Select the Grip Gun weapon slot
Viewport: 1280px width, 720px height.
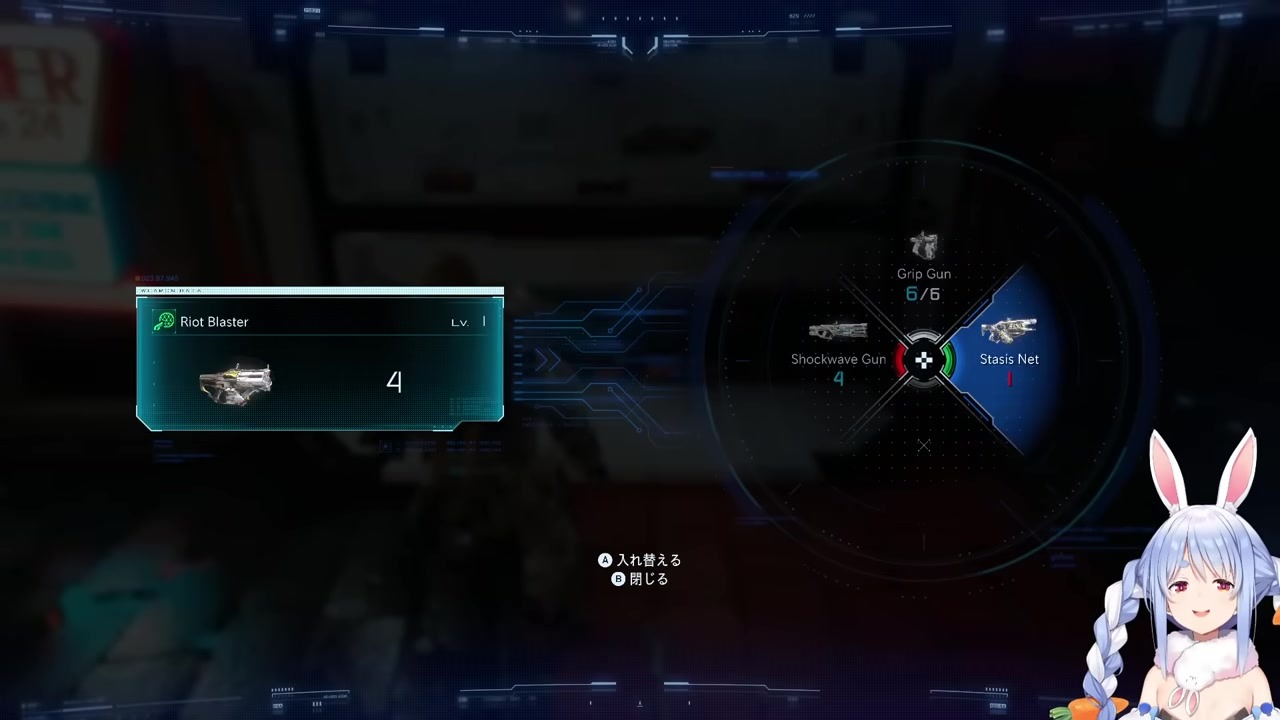click(x=923, y=266)
